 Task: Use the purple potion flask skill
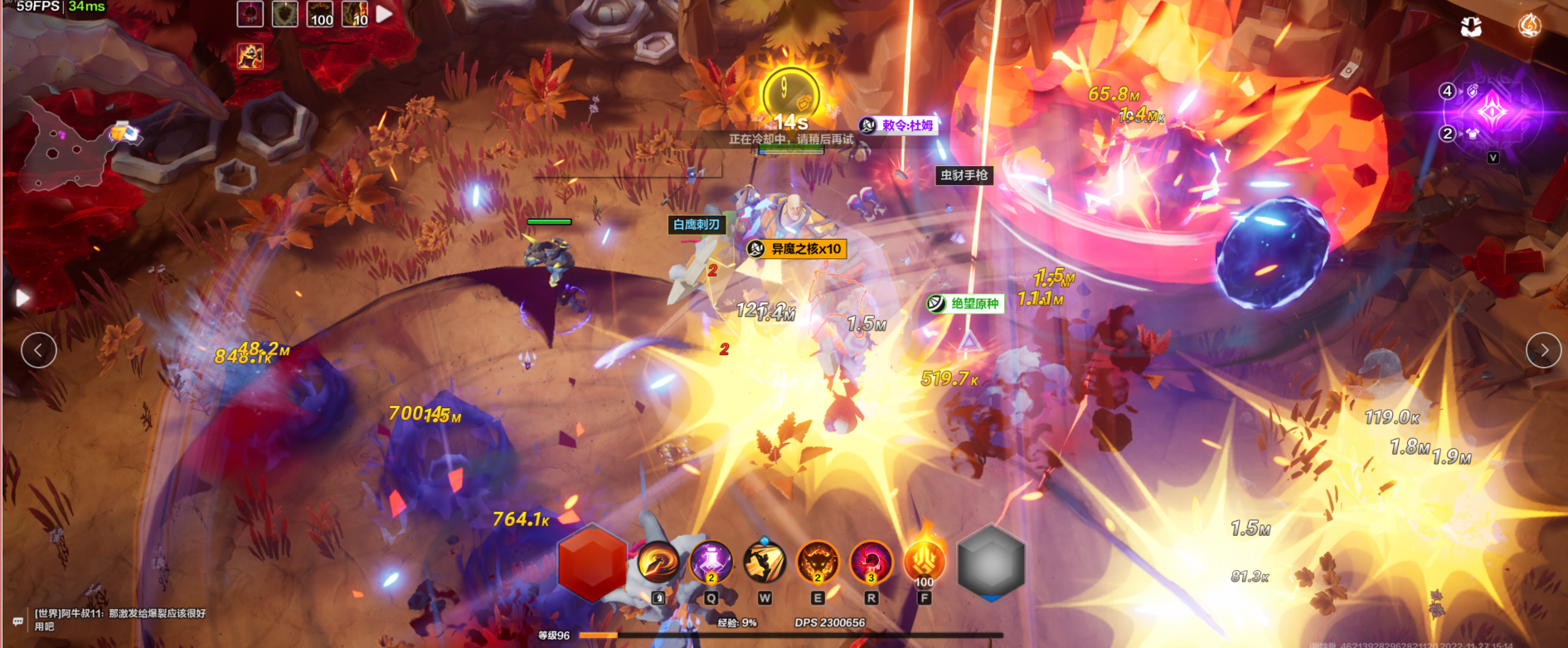tap(711, 562)
